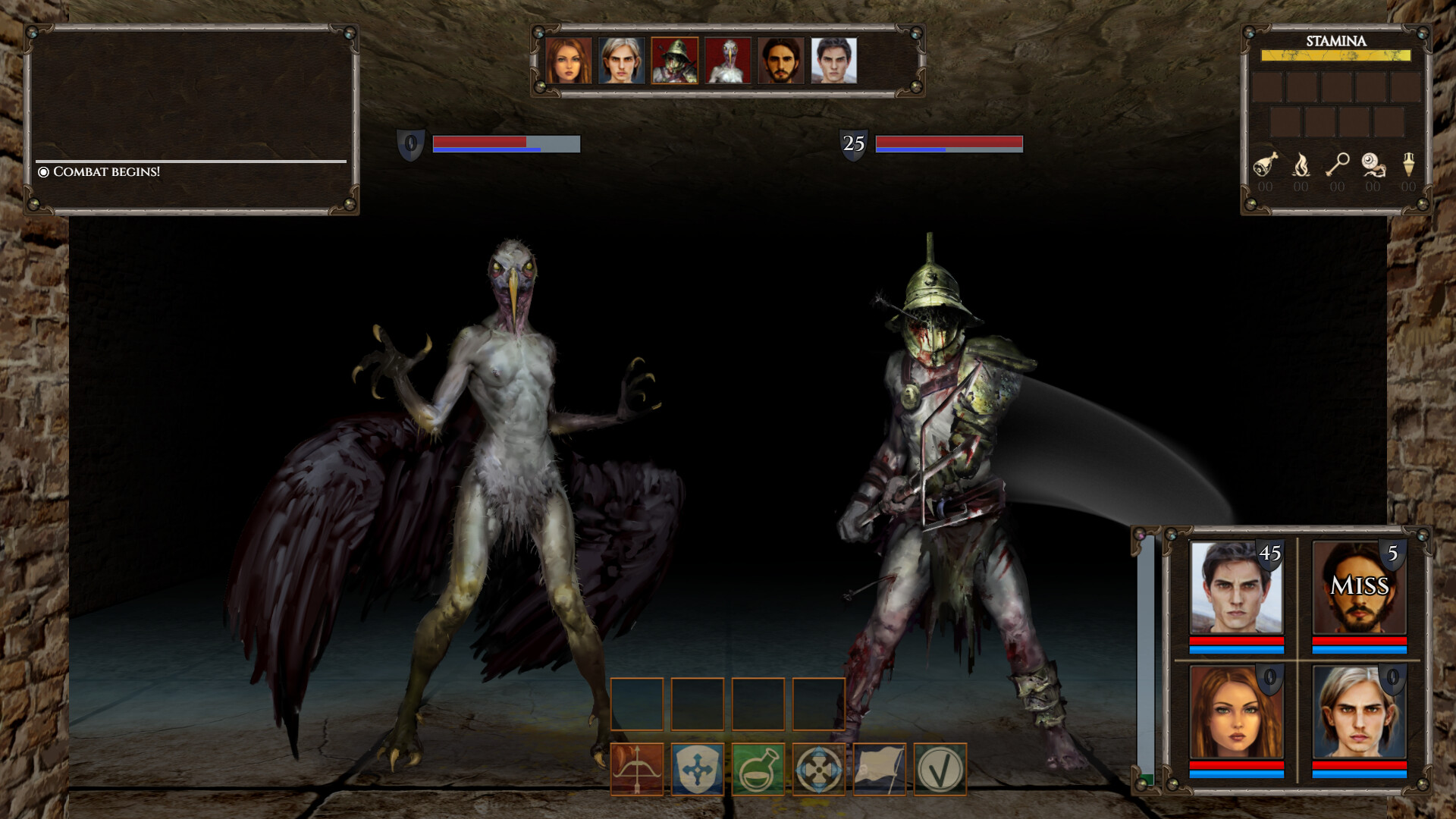
Task: Select the torch icon in the supplies panel
Action: pyautogui.click(x=1301, y=163)
